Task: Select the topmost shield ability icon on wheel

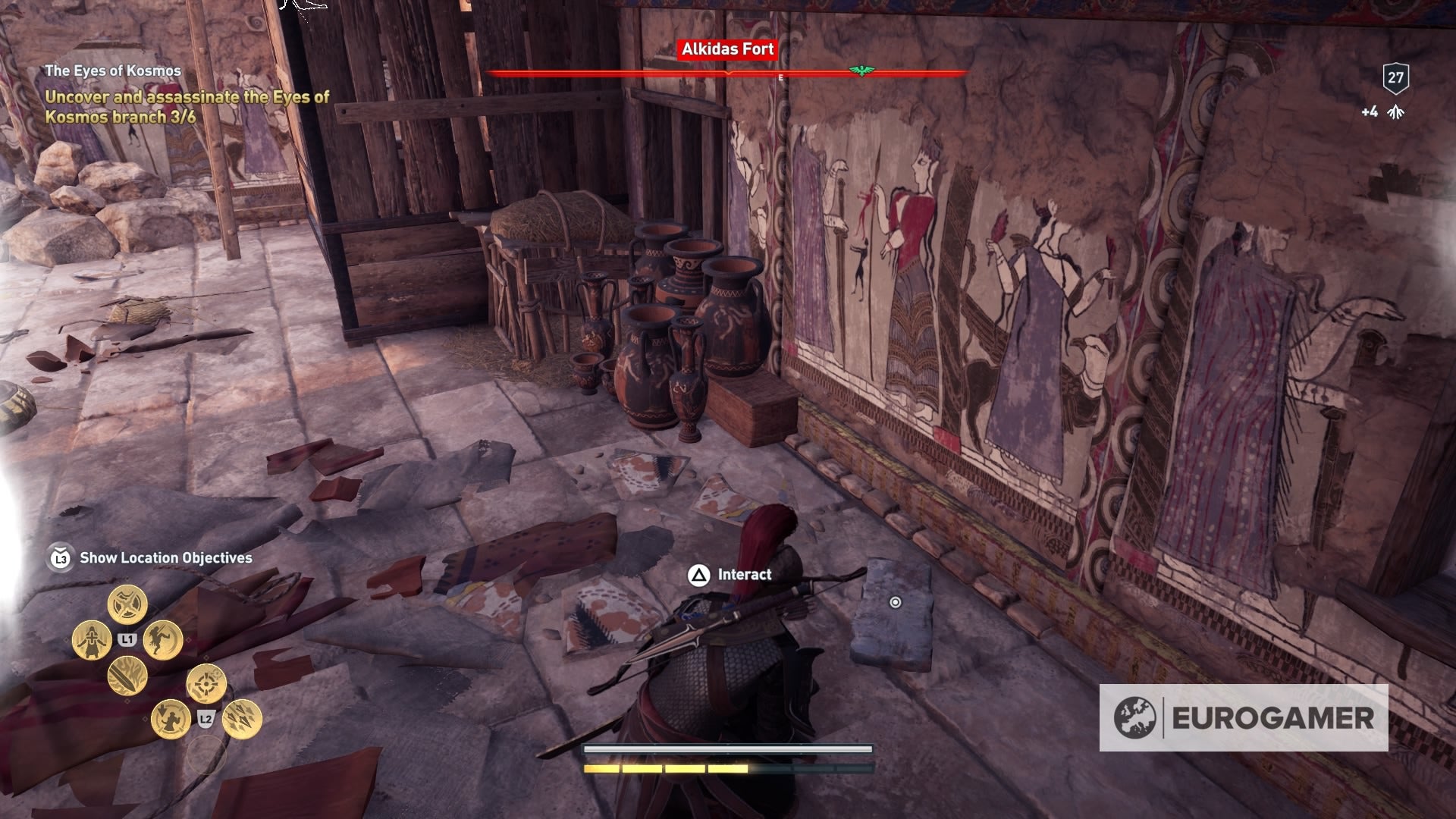Action: pyautogui.click(x=127, y=604)
